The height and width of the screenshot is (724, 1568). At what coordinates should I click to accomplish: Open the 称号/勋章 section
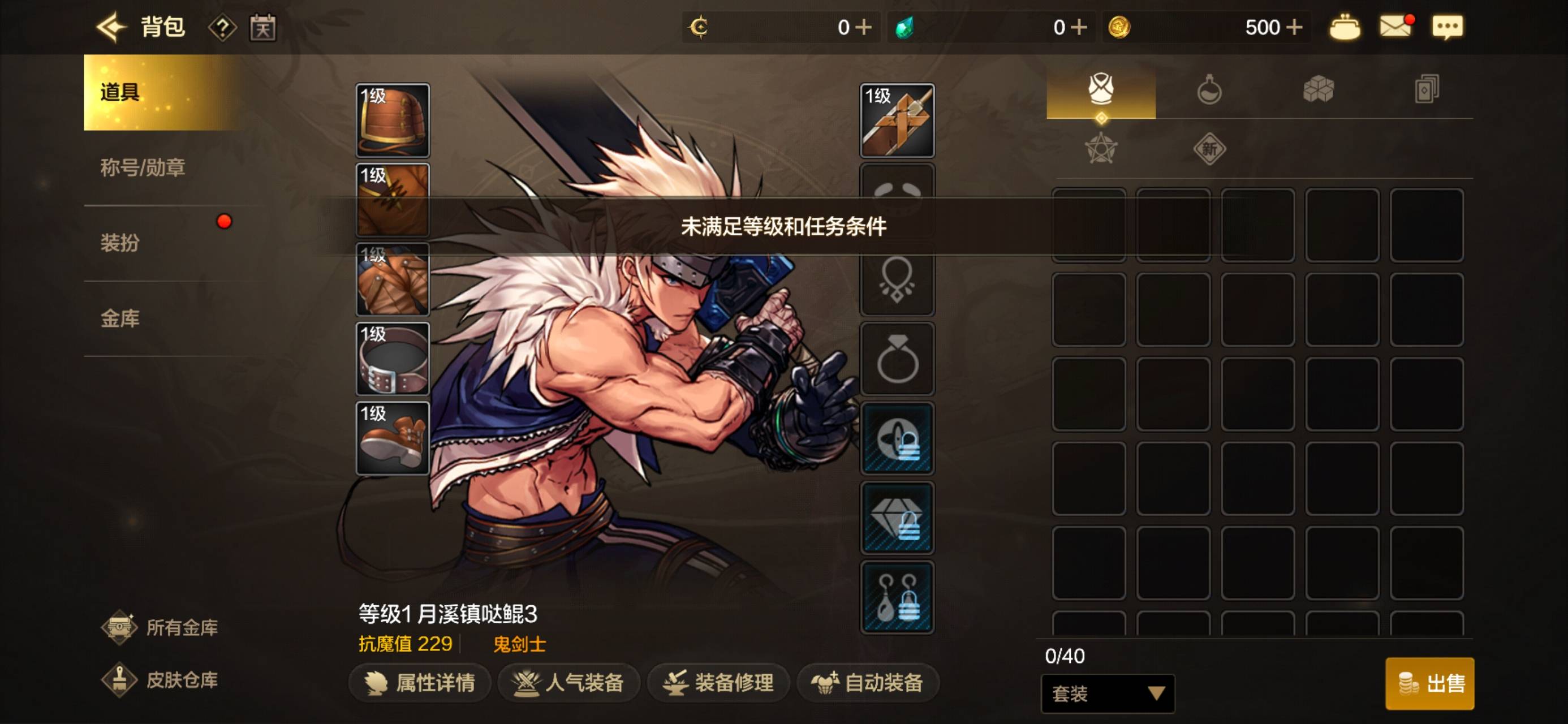(x=143, y=167)
